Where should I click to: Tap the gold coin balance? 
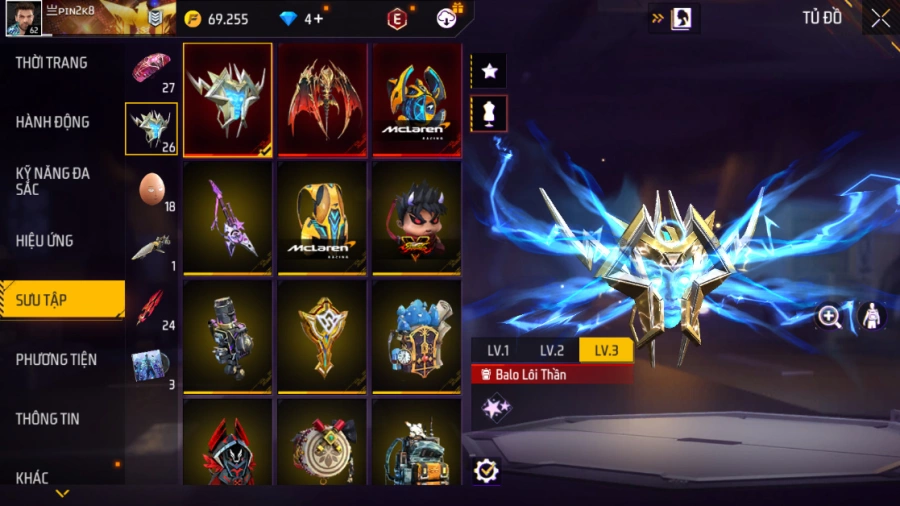click(217, 18)
